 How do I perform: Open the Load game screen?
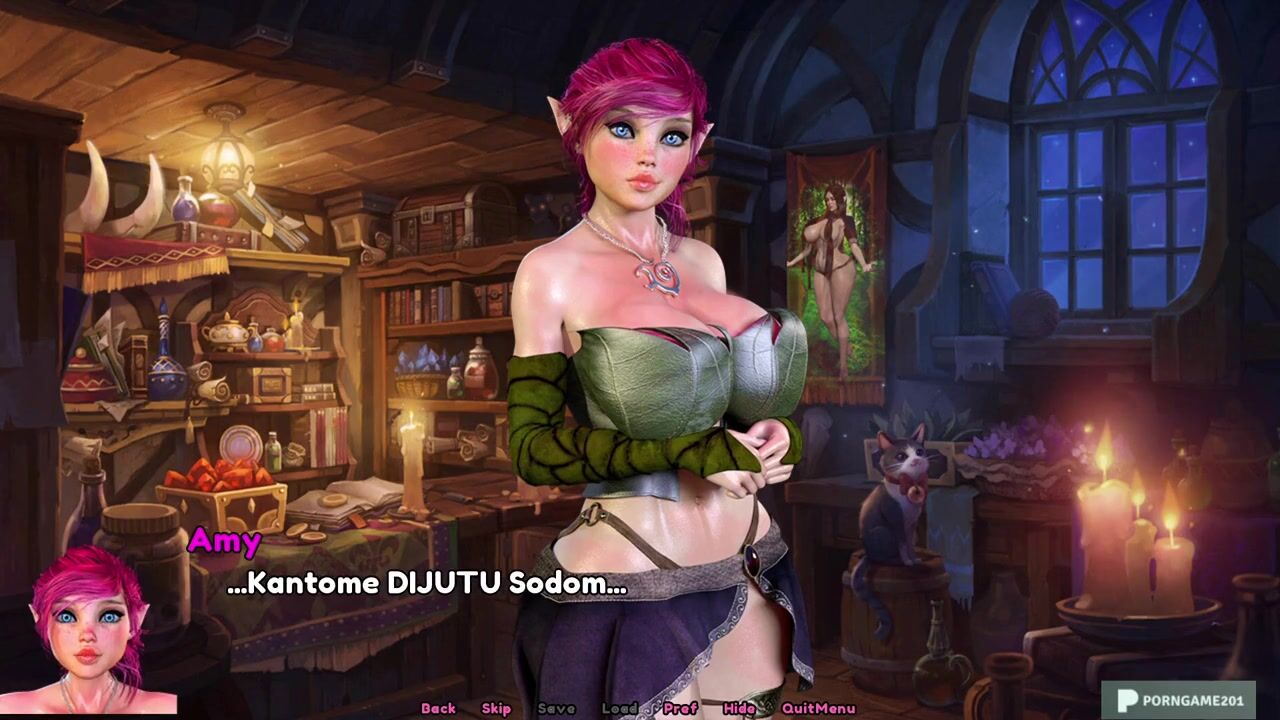pyautogui.click(x=619, y=708)
